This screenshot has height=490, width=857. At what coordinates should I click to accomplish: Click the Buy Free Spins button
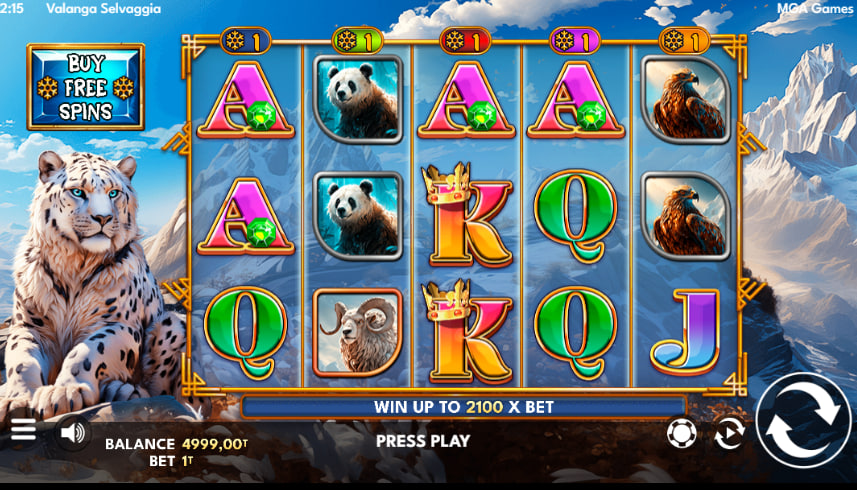coord(86,88)
